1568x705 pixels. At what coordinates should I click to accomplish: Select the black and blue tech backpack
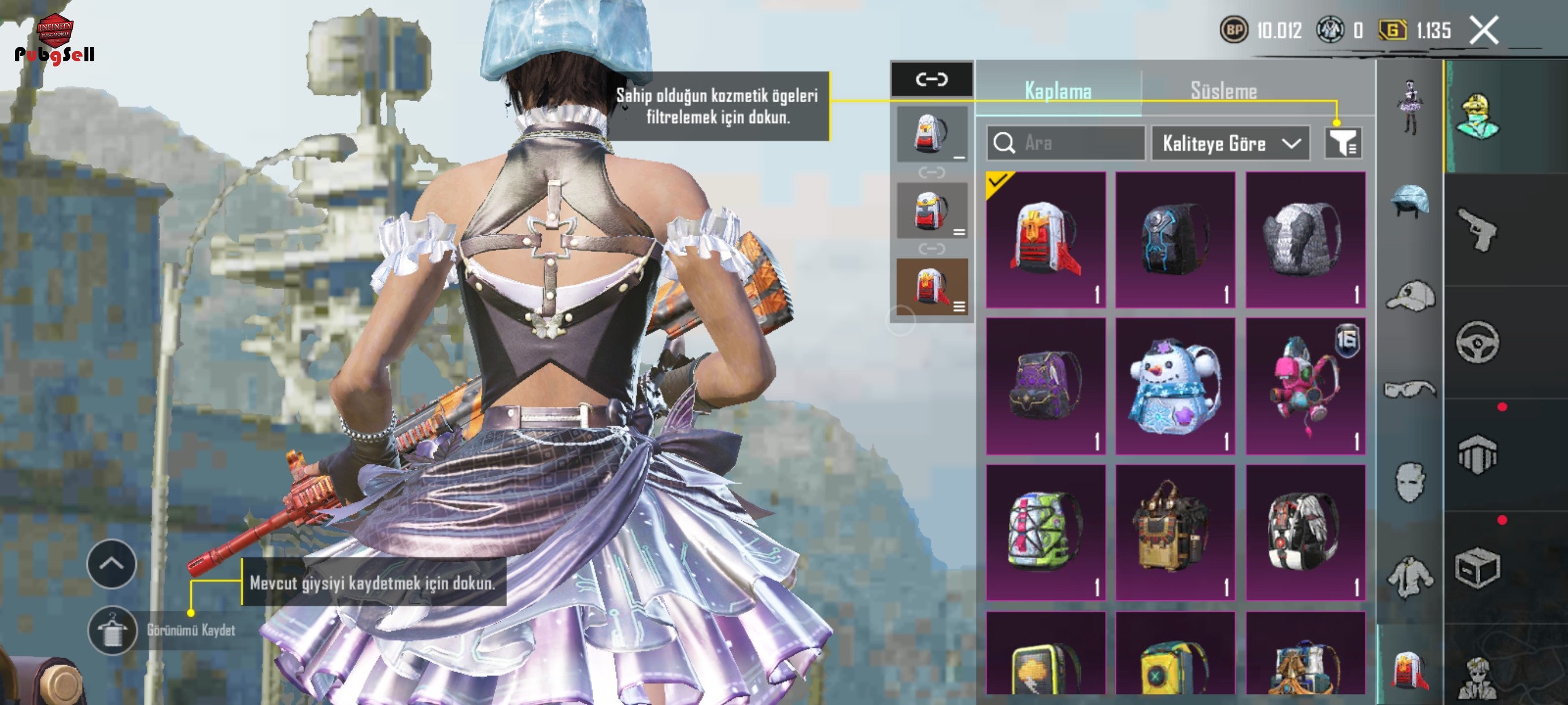point(1175,240)
